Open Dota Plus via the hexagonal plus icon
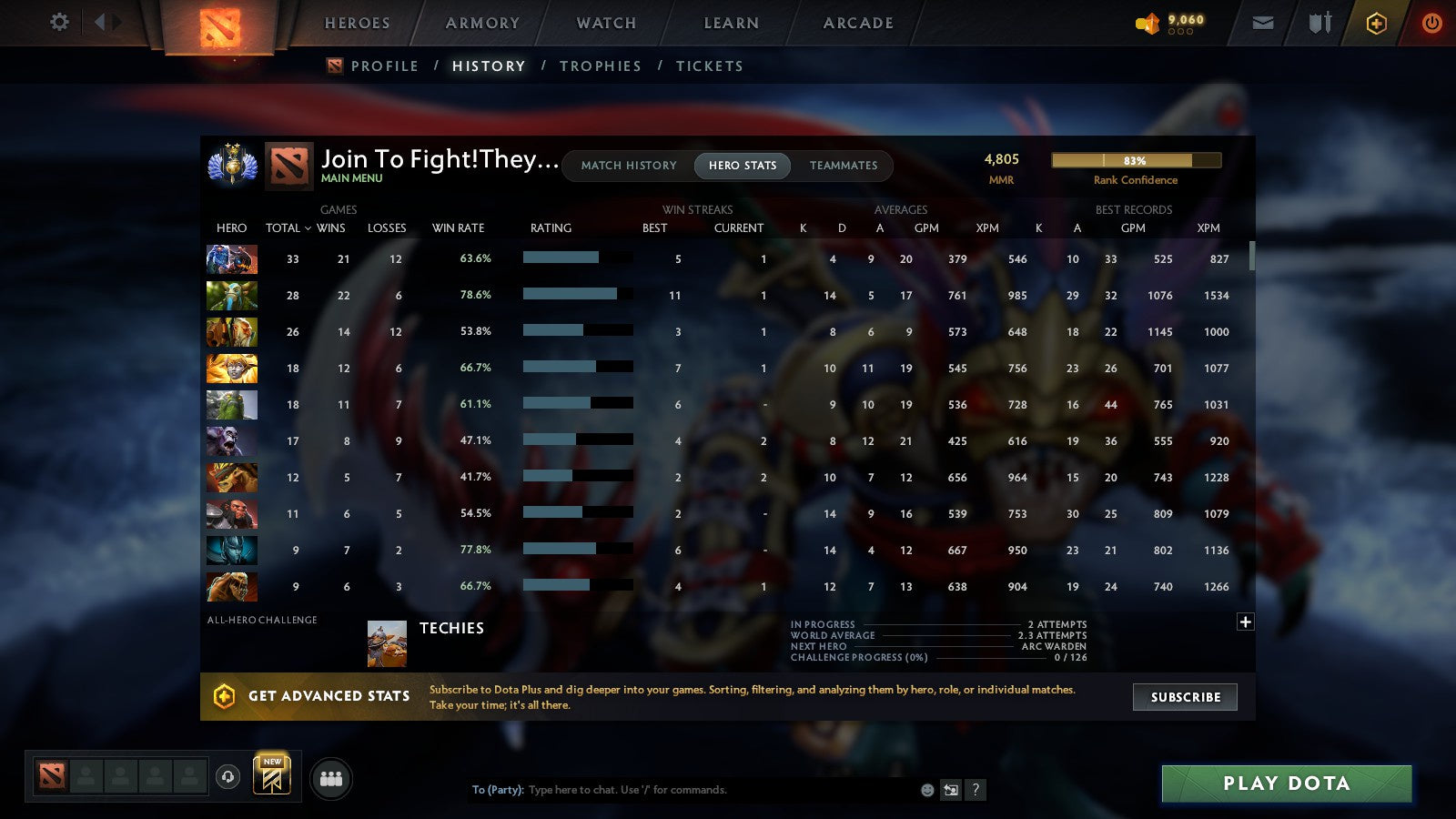This screenshot has height=819, width=1456. coord(1375,23)
